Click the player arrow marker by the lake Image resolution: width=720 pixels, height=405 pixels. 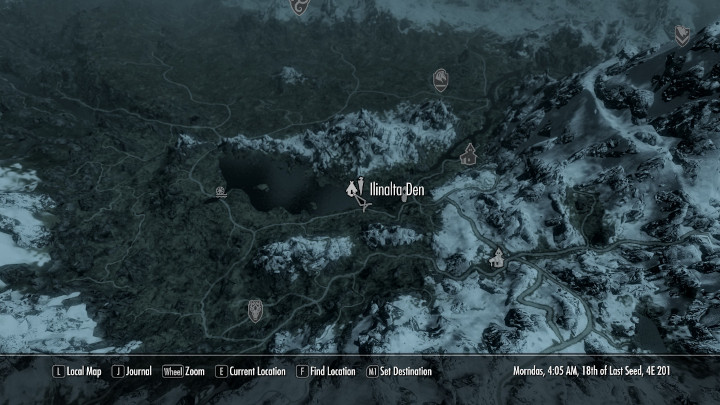pos(366,205)
